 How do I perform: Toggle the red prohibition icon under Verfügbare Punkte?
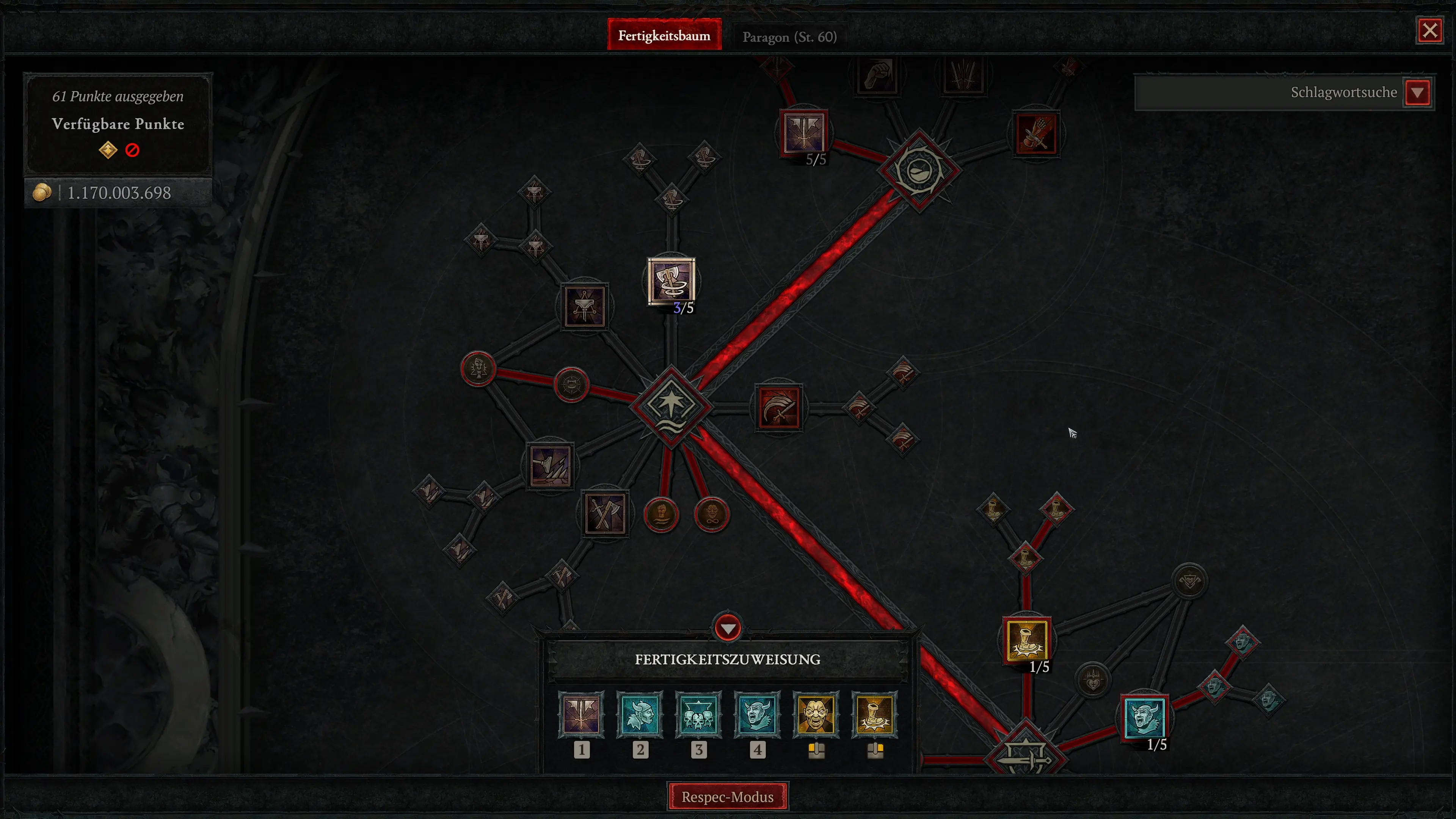[132, 149]
